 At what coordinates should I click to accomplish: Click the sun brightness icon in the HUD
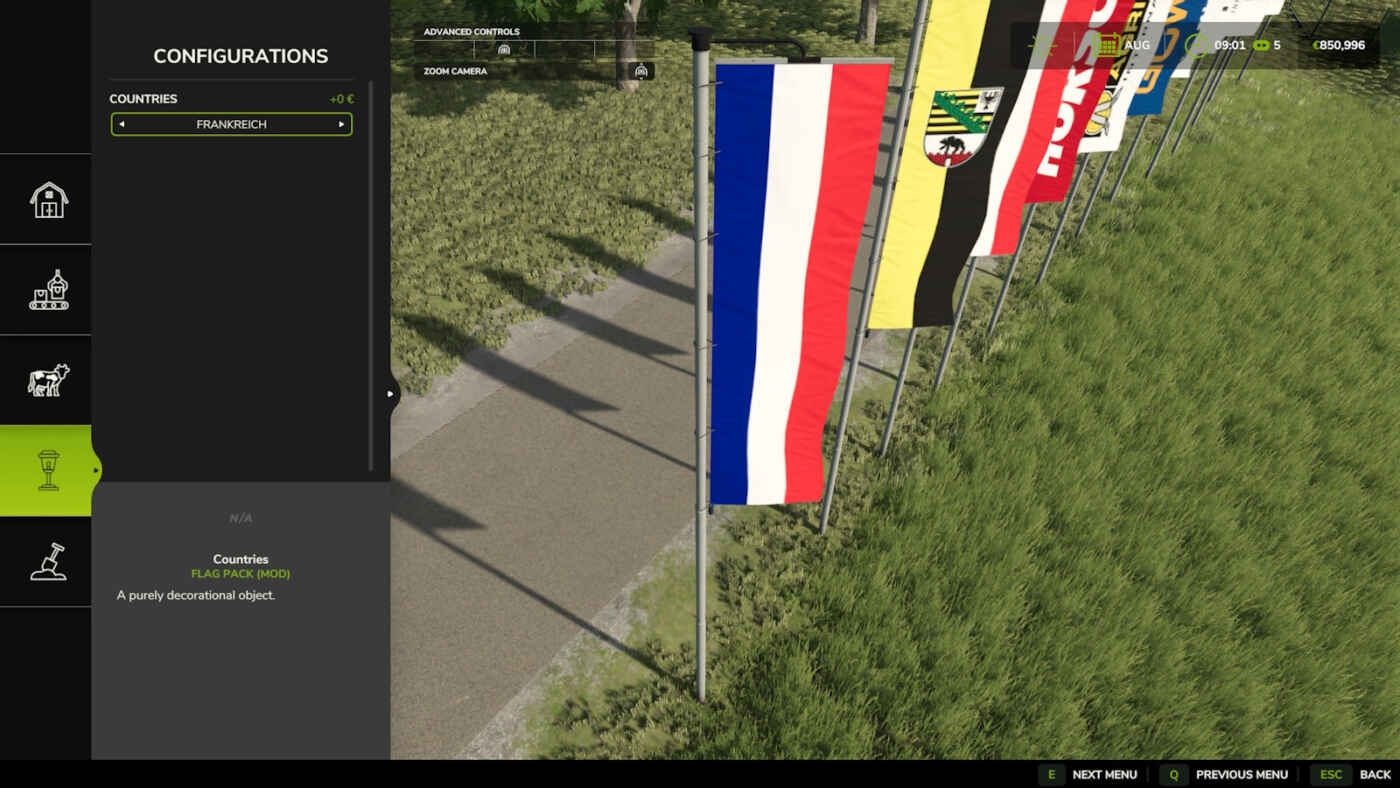1044,44
